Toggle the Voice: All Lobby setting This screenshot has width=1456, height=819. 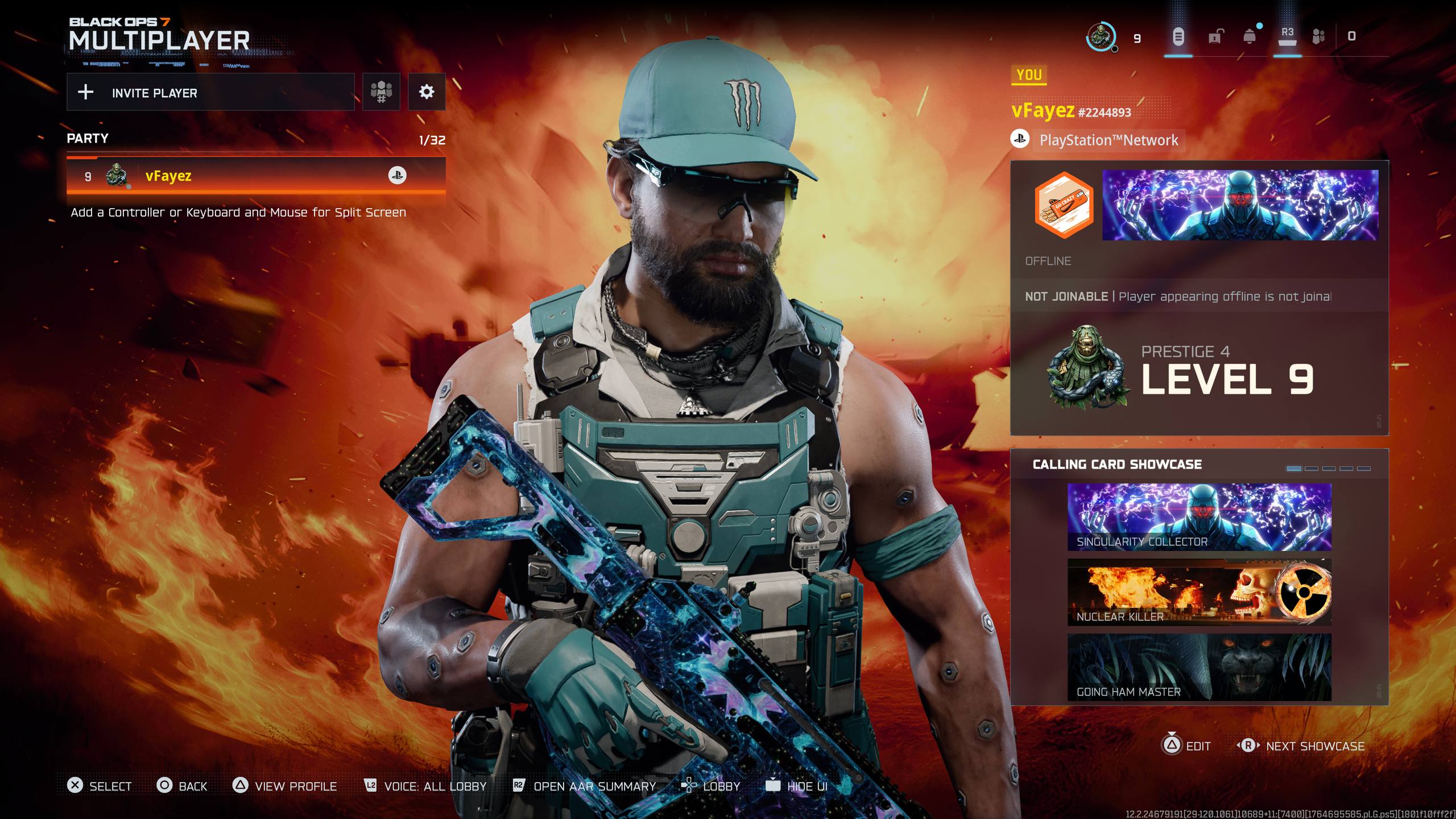point(425,786)
